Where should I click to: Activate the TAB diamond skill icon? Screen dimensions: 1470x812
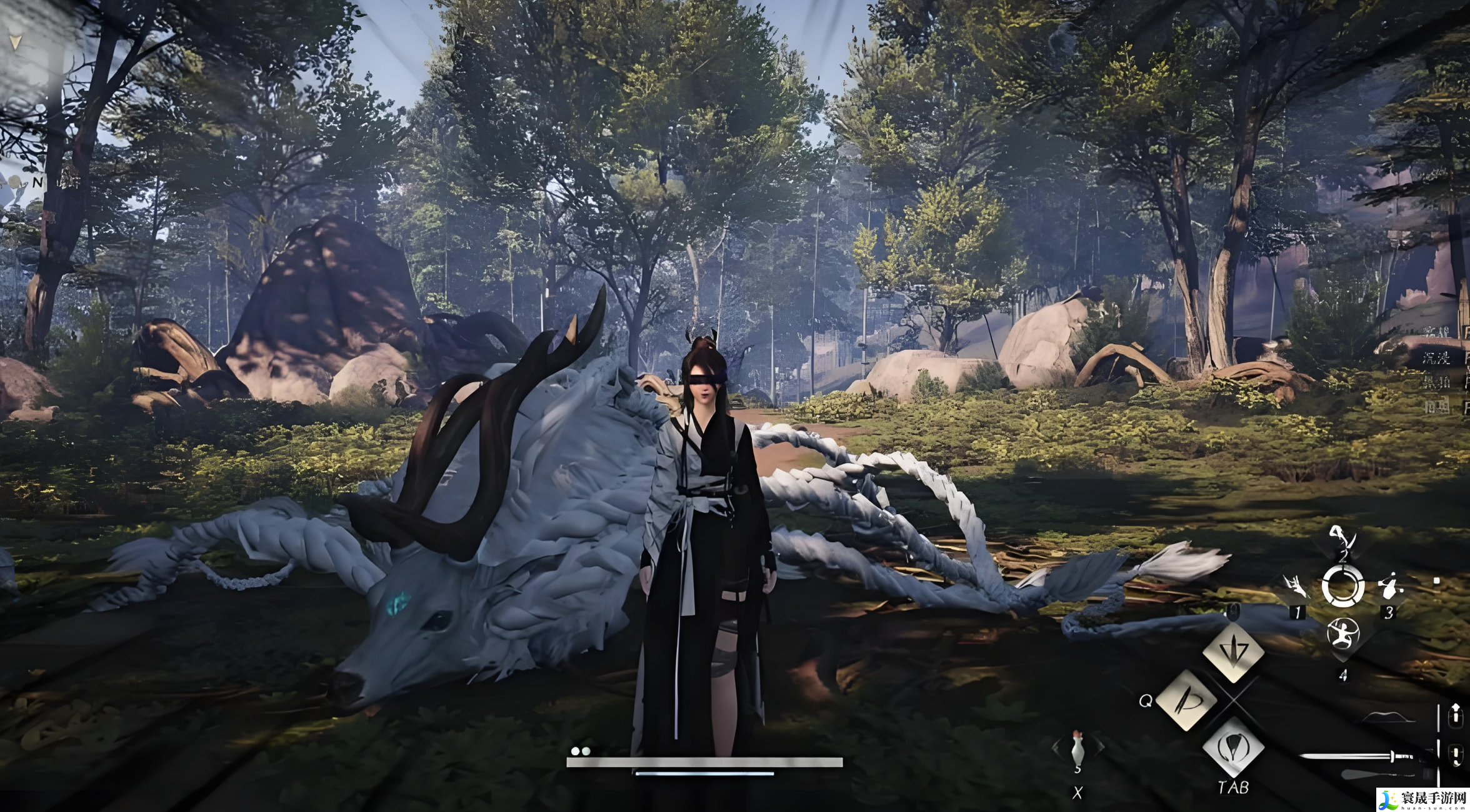[1232, 748]
